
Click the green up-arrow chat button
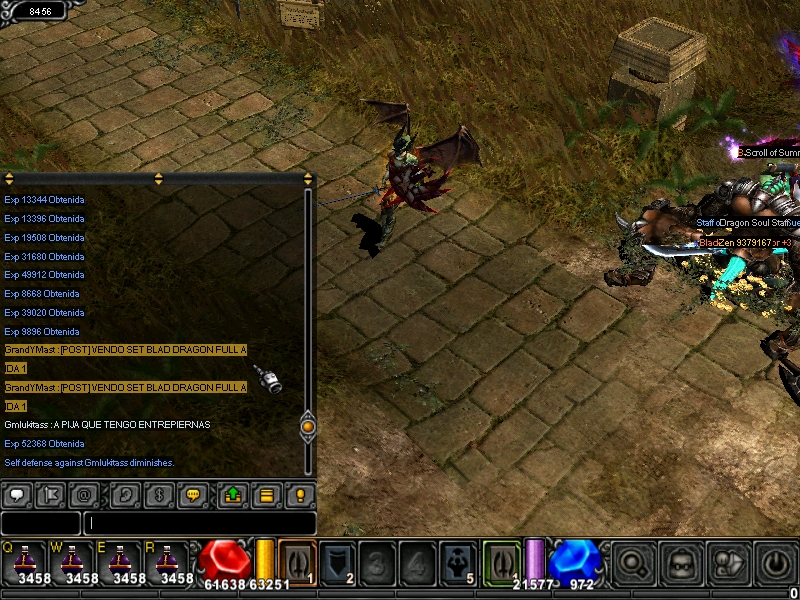(232, 494)
